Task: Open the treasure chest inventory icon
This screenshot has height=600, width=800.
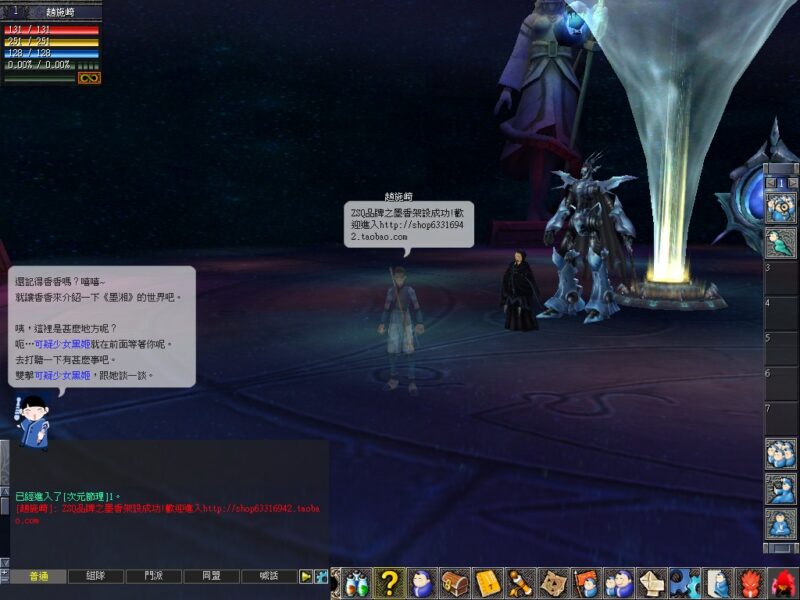Action: [455, 583]
